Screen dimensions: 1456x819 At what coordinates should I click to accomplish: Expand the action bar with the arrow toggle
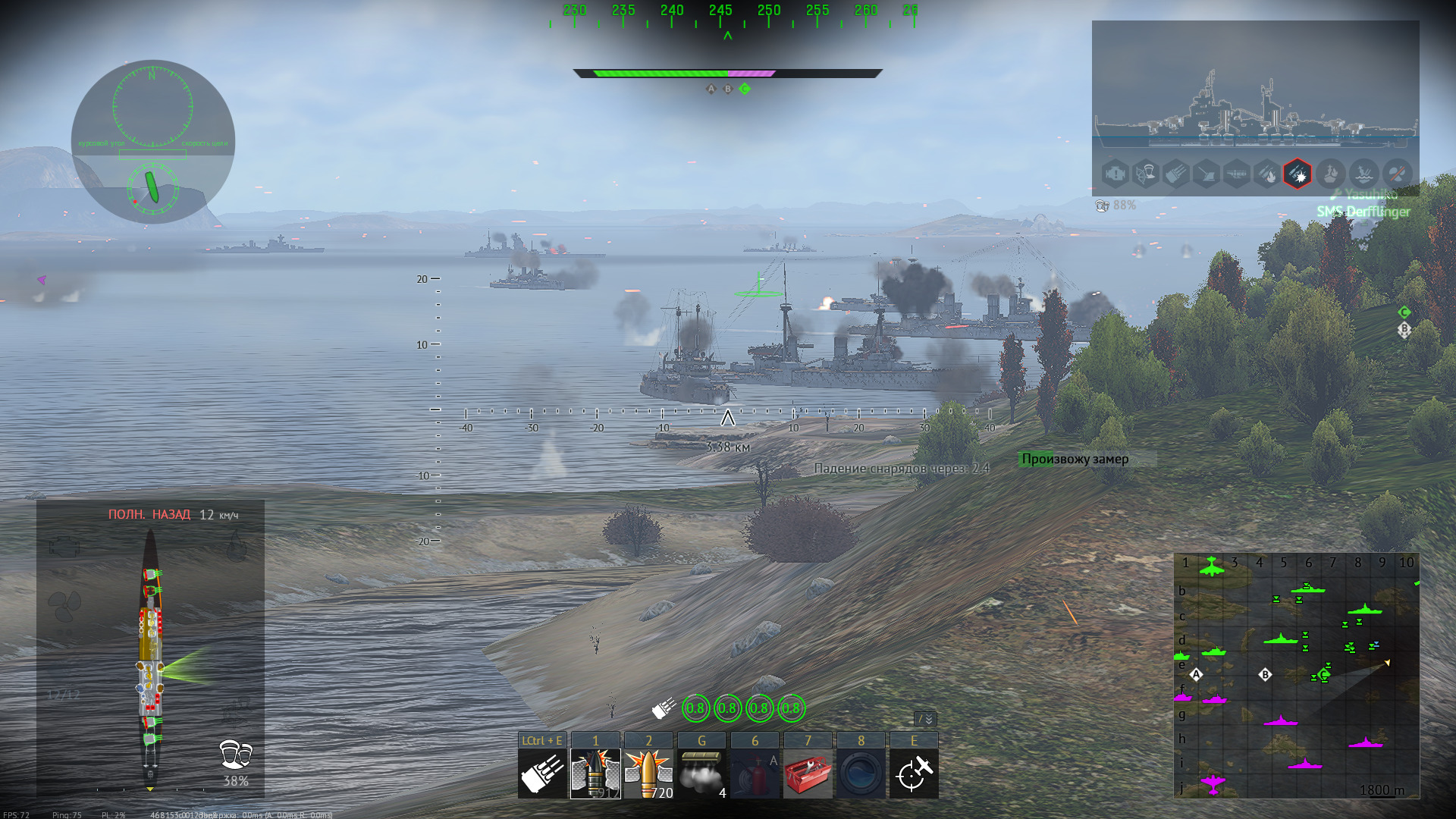pyautogui.click(x=926, y=719)
